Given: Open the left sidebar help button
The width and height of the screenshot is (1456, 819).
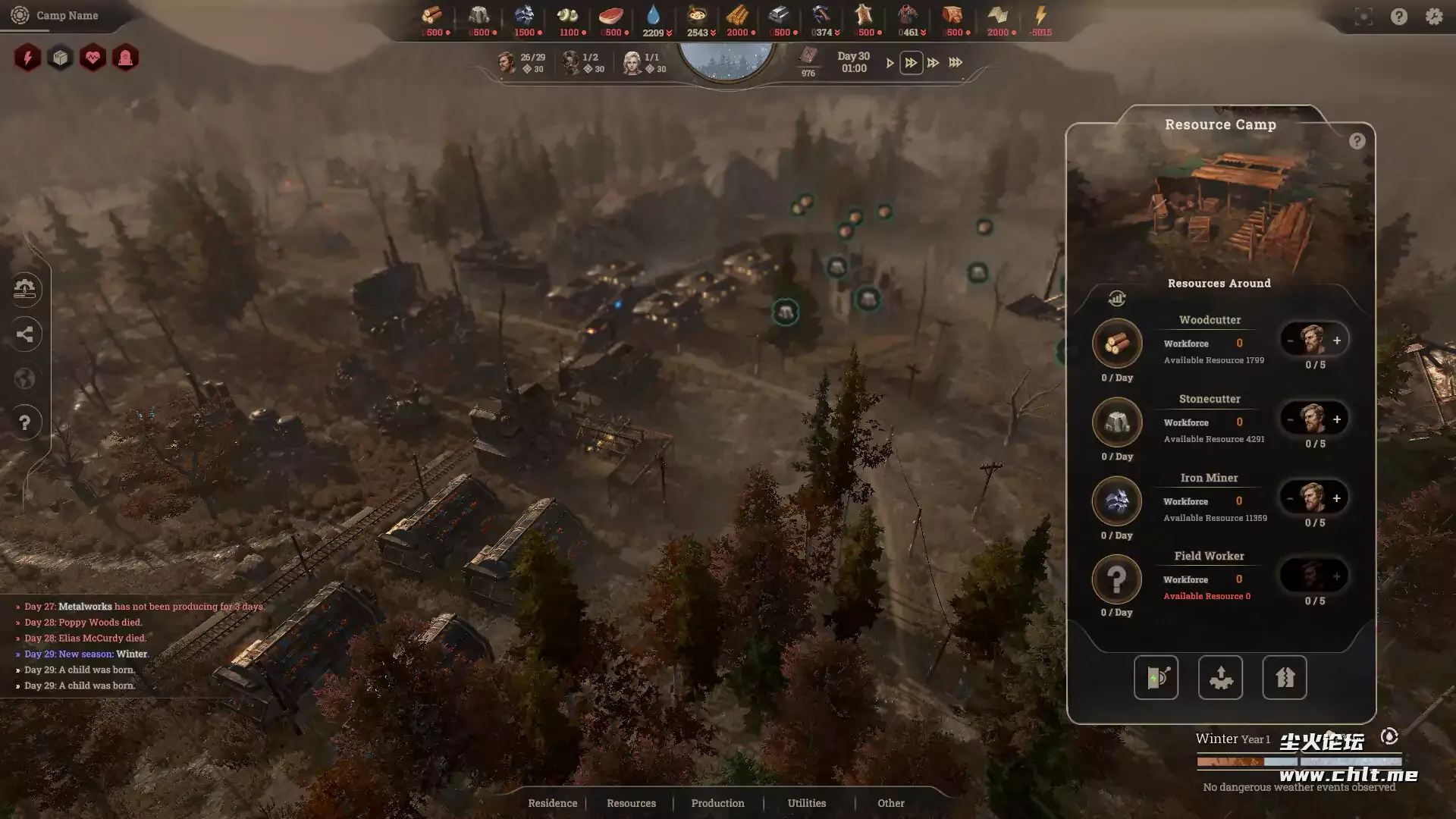Looking at the screenshot, I should tap(24, 422).
